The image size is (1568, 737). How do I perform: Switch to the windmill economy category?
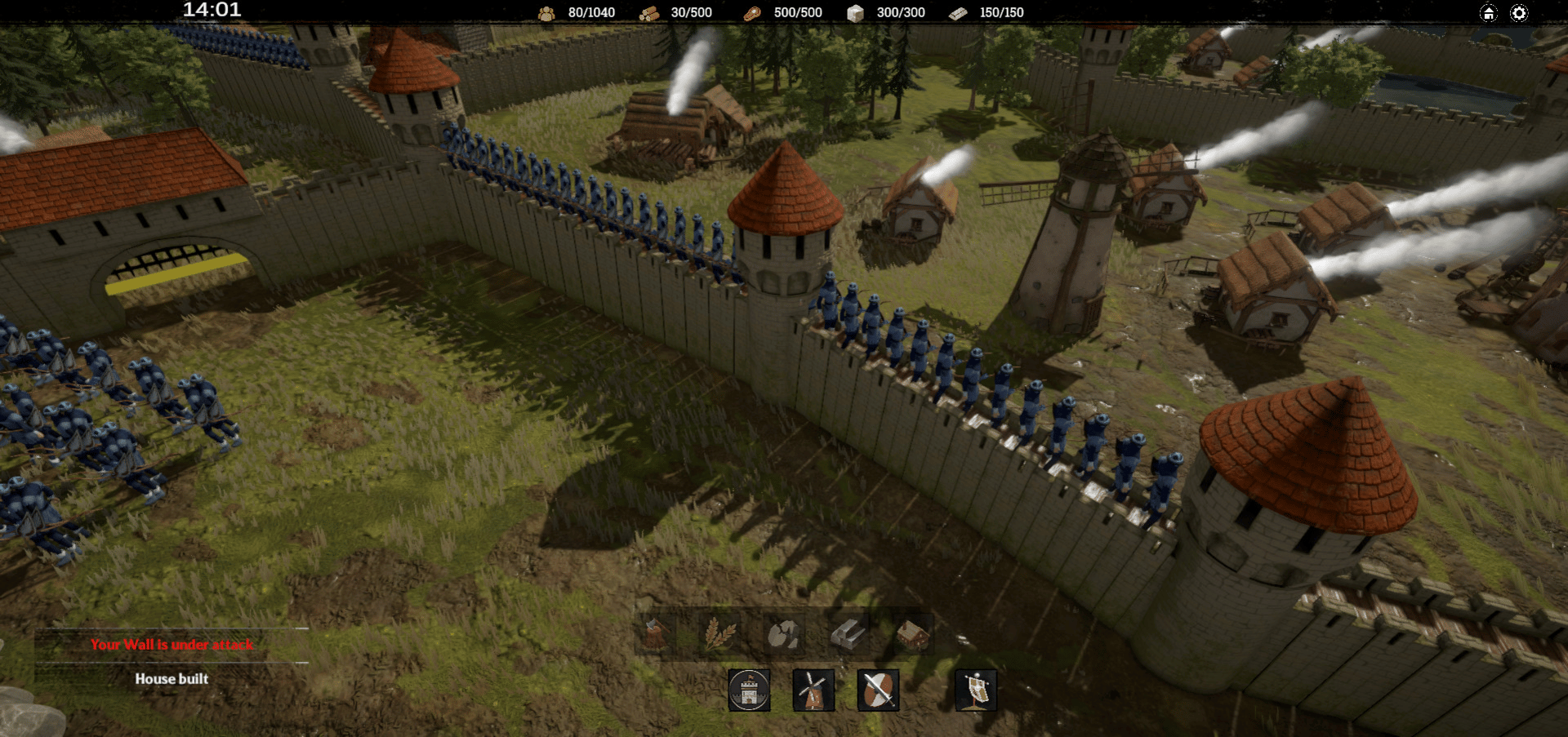813,690
